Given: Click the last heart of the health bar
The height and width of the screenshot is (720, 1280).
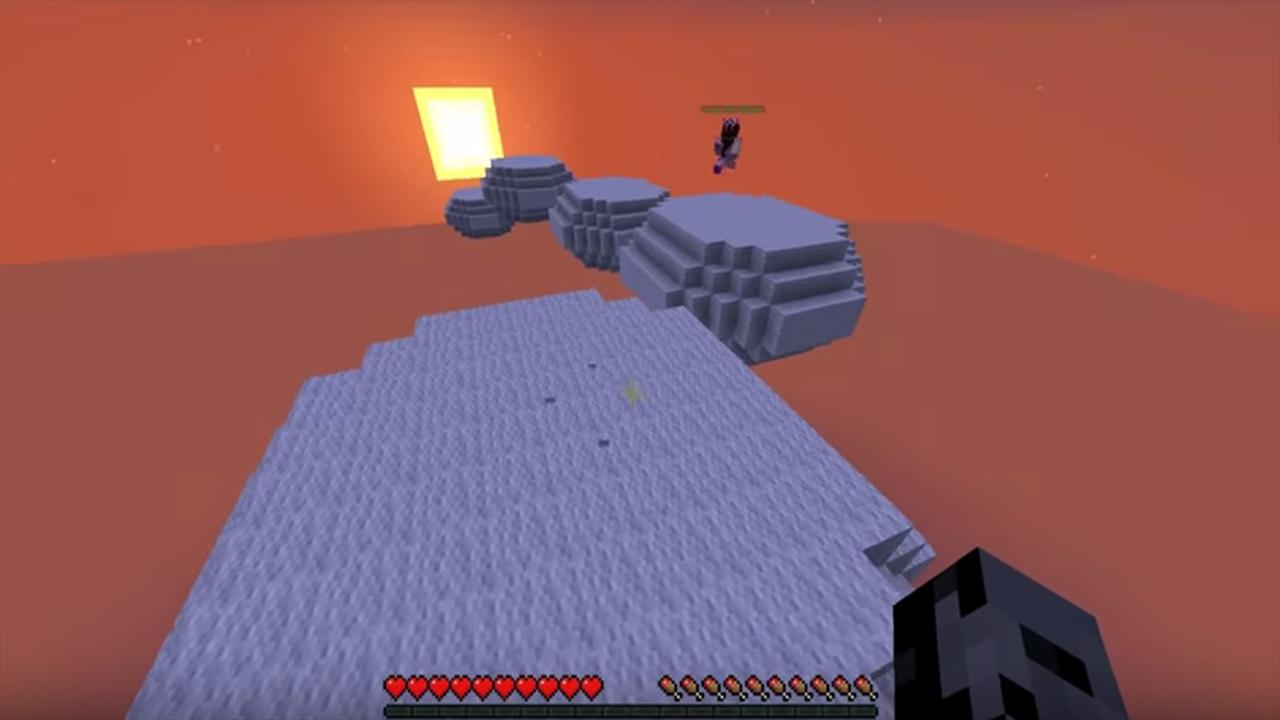Looking at the screenshot, I should (590, 687).
